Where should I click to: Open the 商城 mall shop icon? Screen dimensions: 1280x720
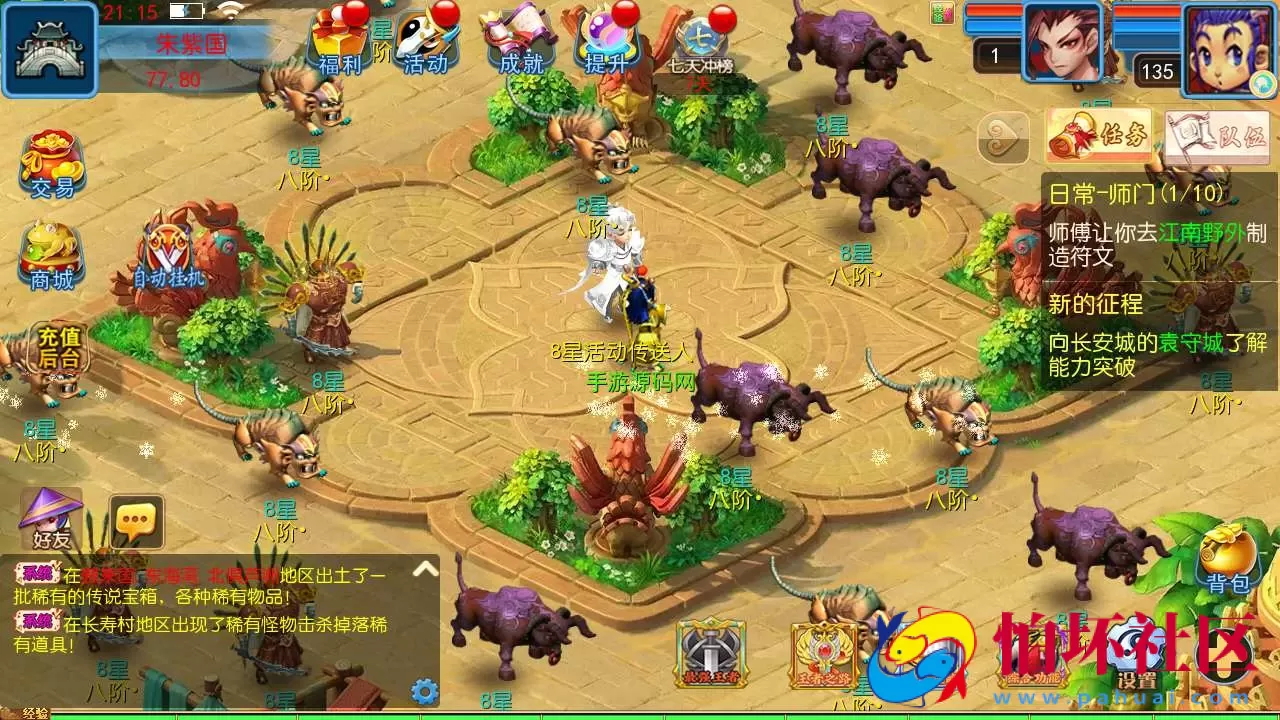point(50,252)
